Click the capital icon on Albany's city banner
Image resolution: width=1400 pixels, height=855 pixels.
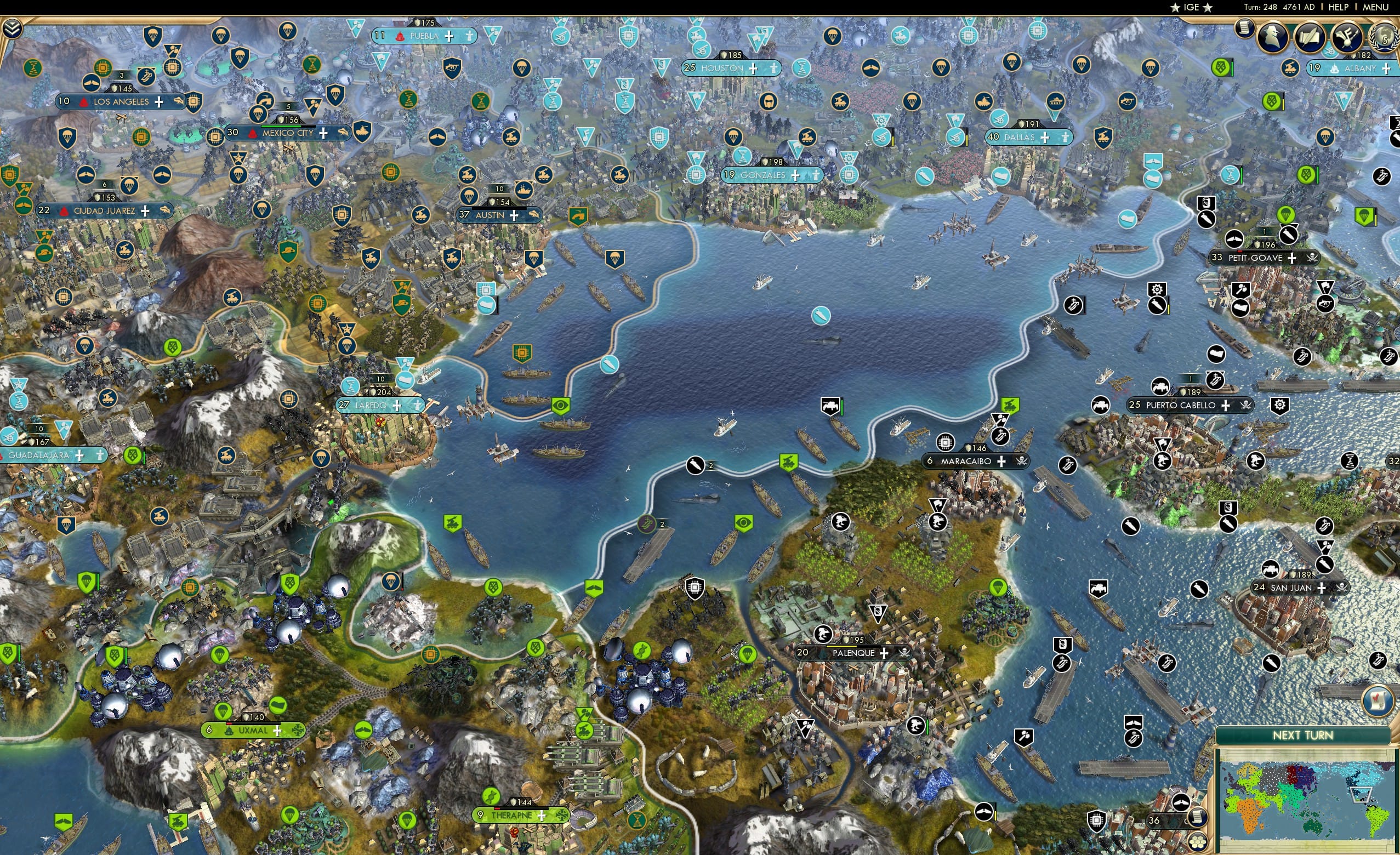[1335, 69]
